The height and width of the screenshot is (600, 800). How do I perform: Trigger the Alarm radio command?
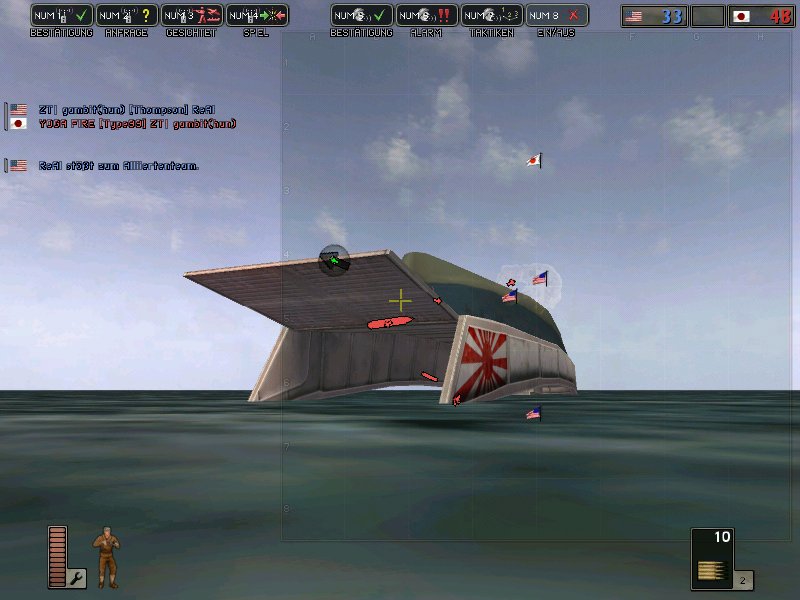[427, 16]
